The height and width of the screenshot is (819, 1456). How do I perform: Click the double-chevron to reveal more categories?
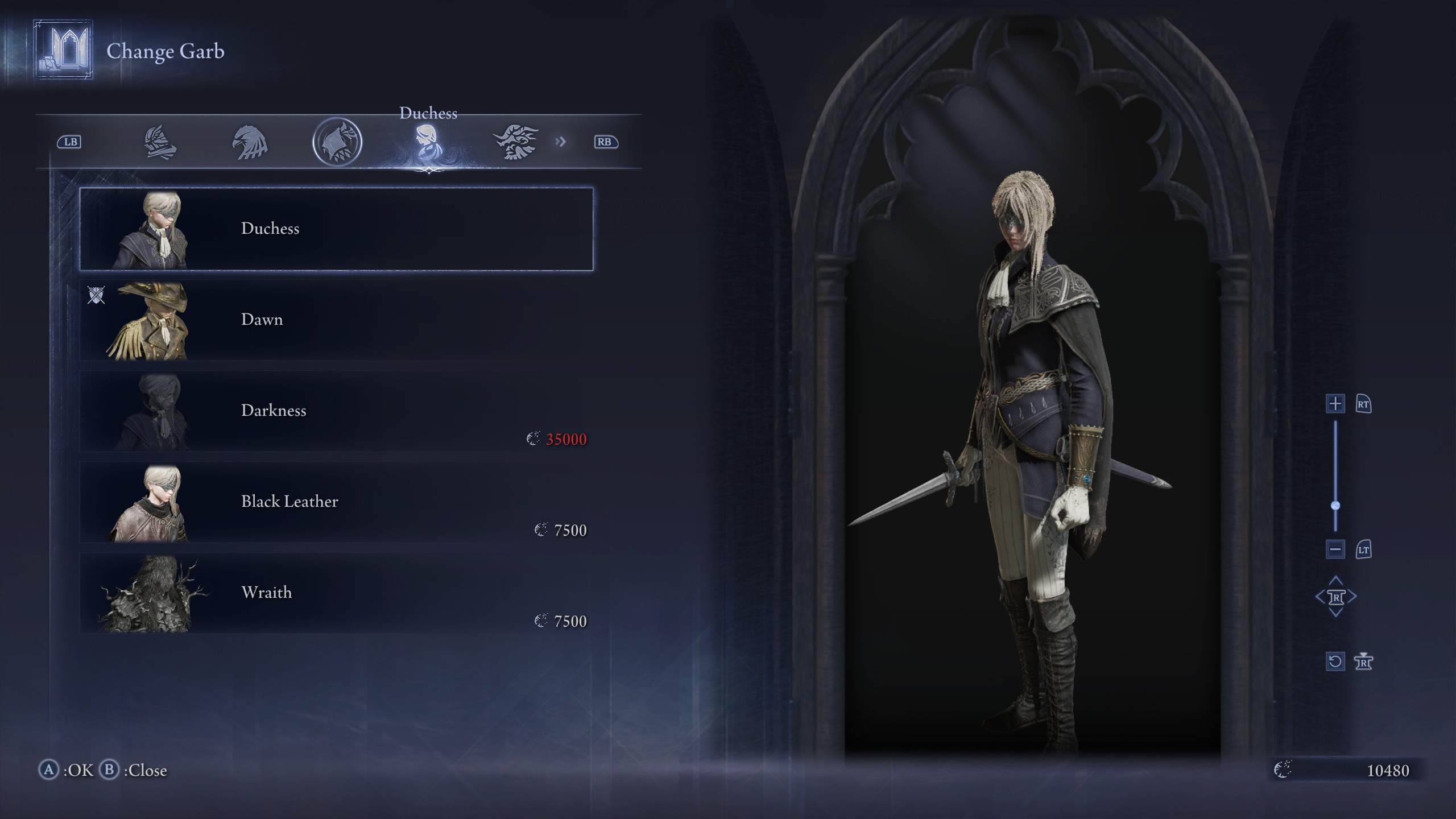[561, 142]
